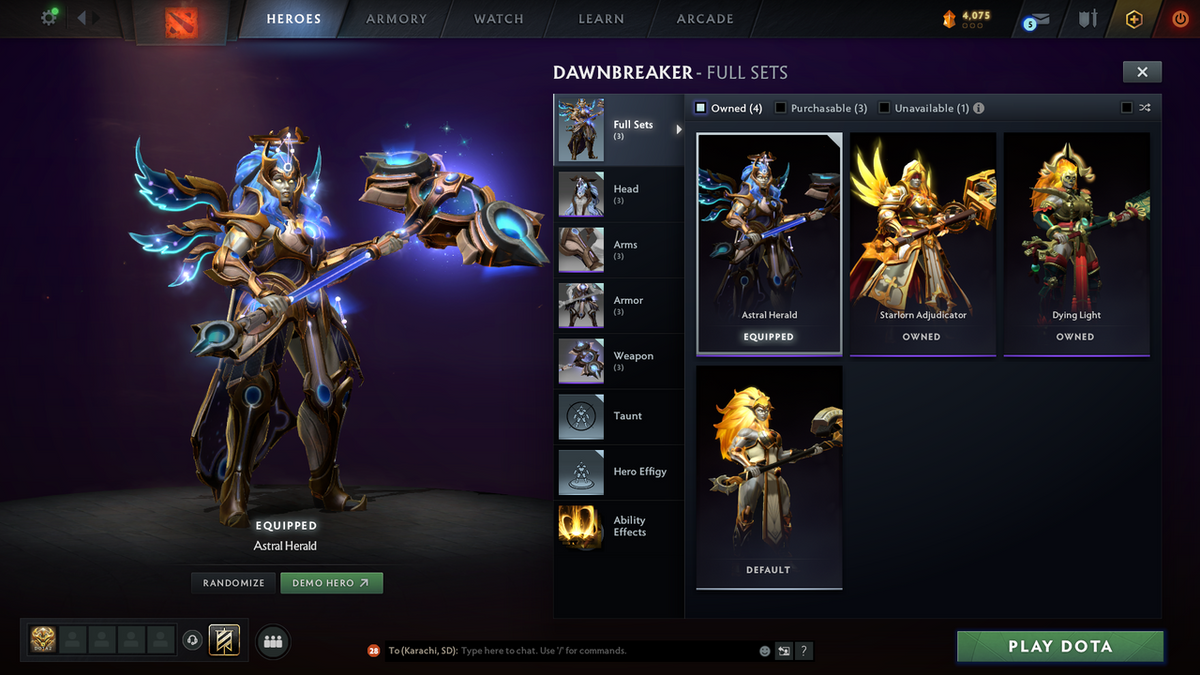Click the Randomize button

tap(234, 583)
